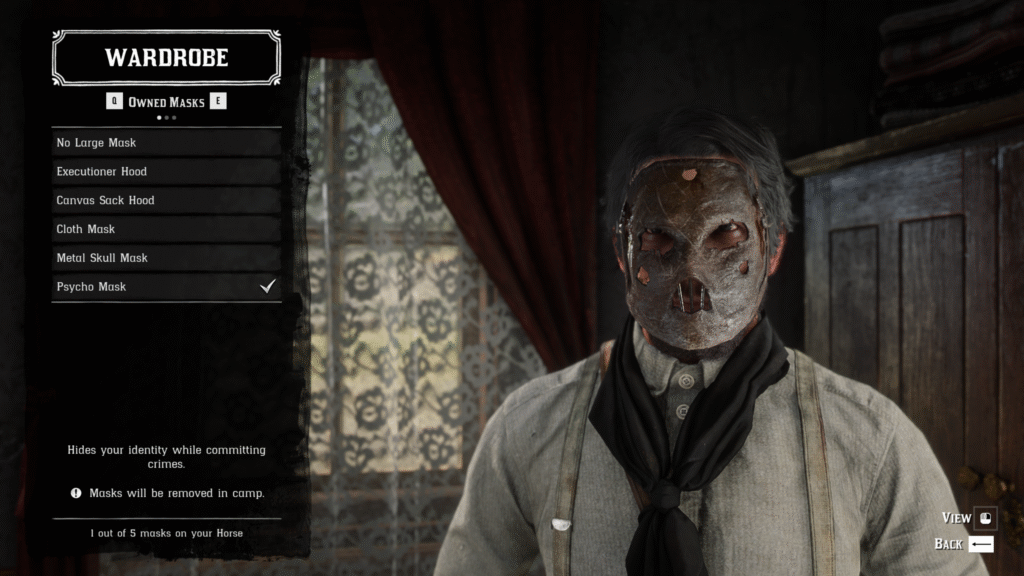The width and height of the screenshot is (1024, 576).
Task: Click the Psycho Mask row
Action: pyautogui.click(x=166, y=287)
